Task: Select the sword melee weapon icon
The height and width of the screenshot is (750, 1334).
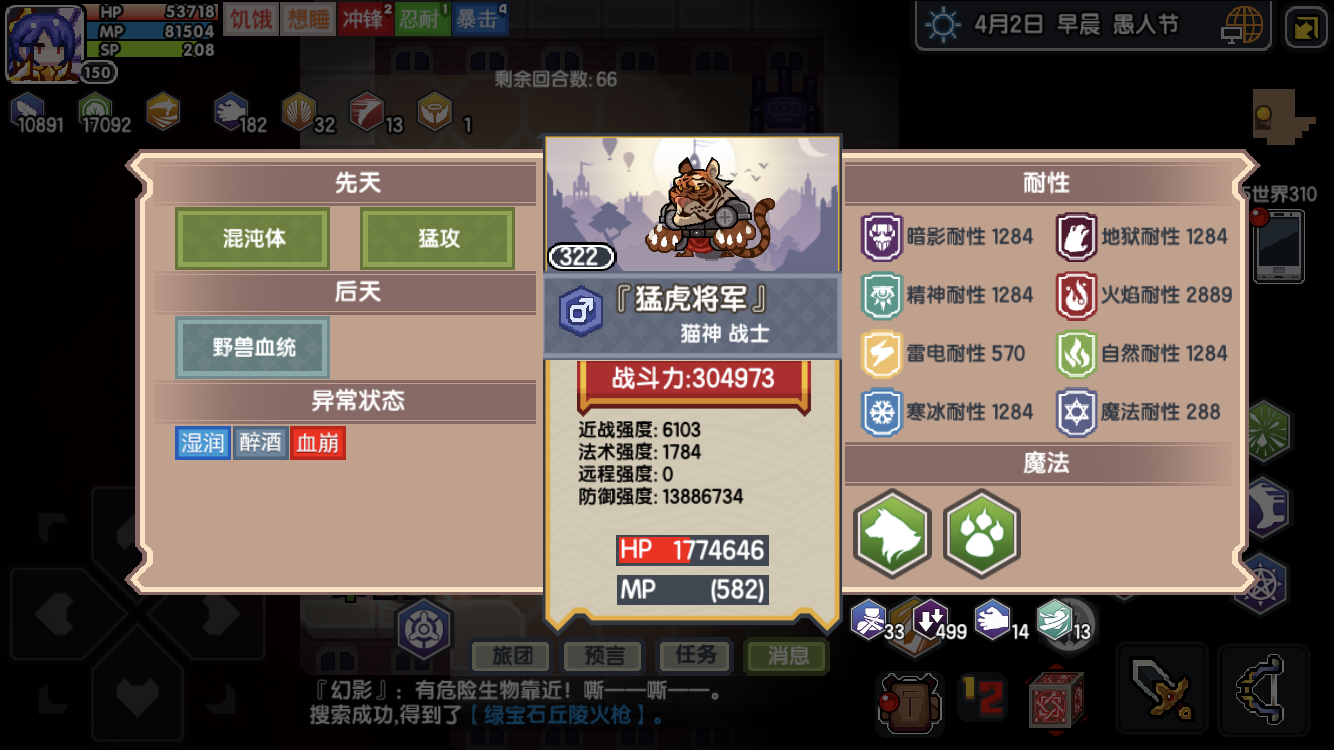Action: (1163, 689)
